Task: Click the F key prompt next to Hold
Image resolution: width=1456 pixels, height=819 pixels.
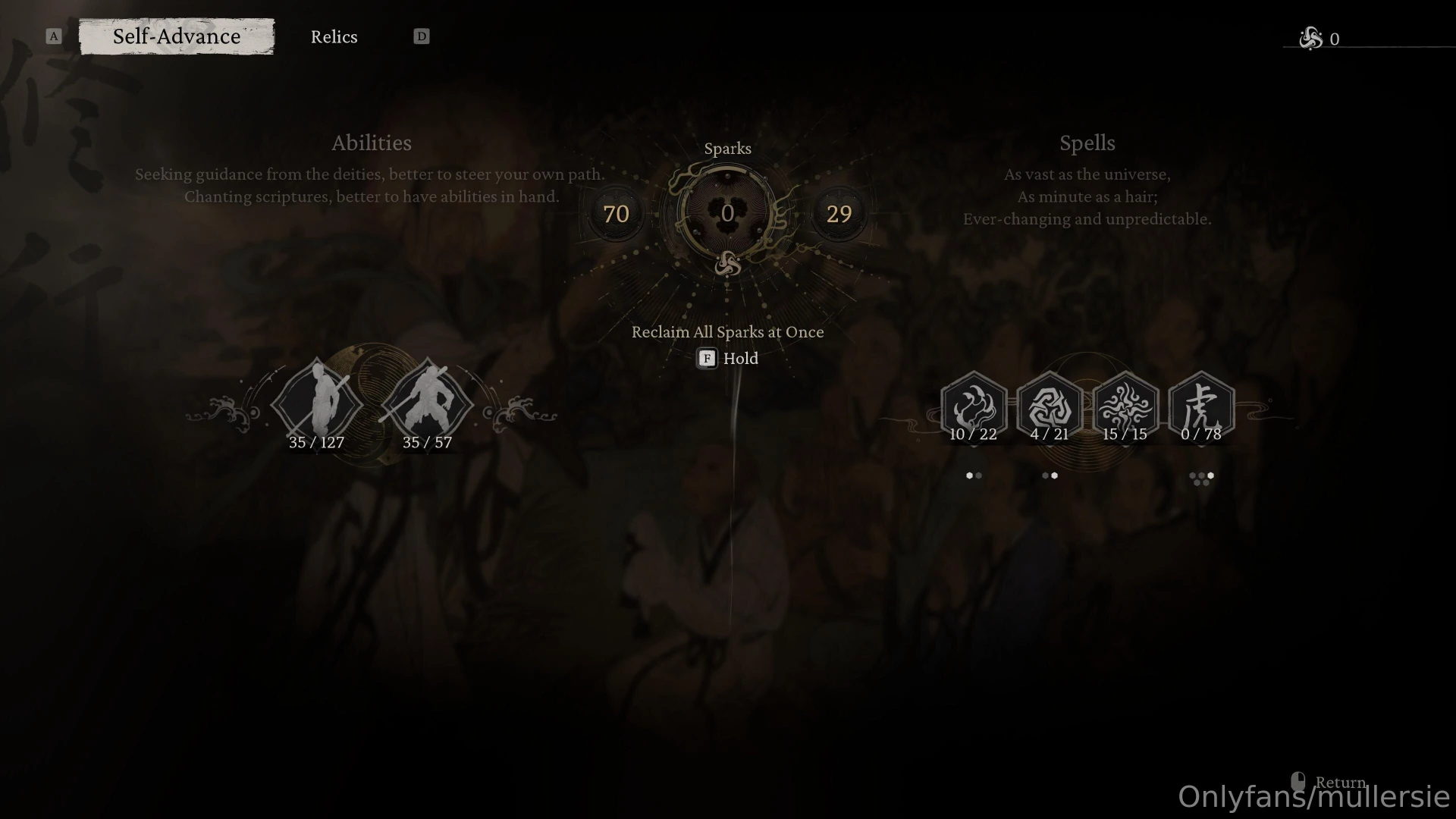Action: [x=706, y=359]
